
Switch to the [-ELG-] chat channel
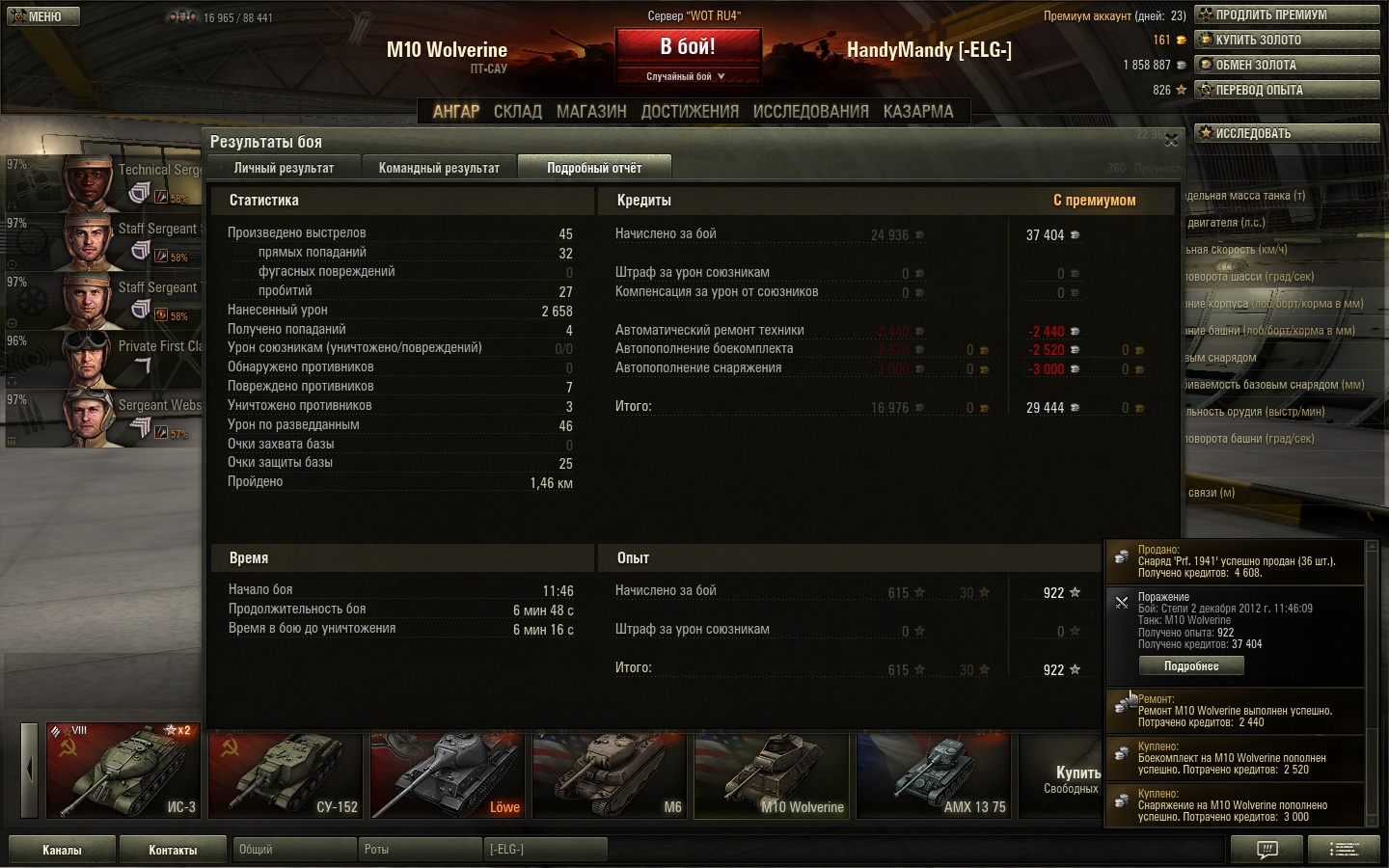click(x=545, y=850)
